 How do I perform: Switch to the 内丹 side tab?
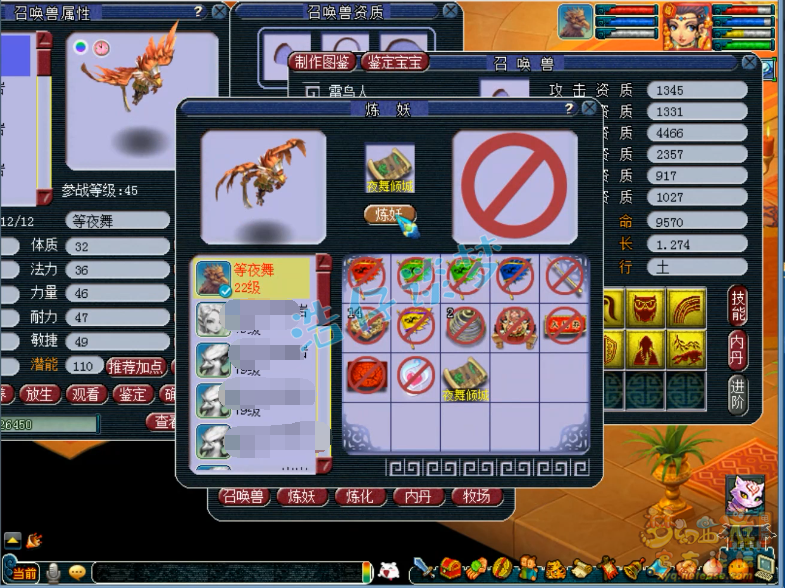click(x=738, y=349)
